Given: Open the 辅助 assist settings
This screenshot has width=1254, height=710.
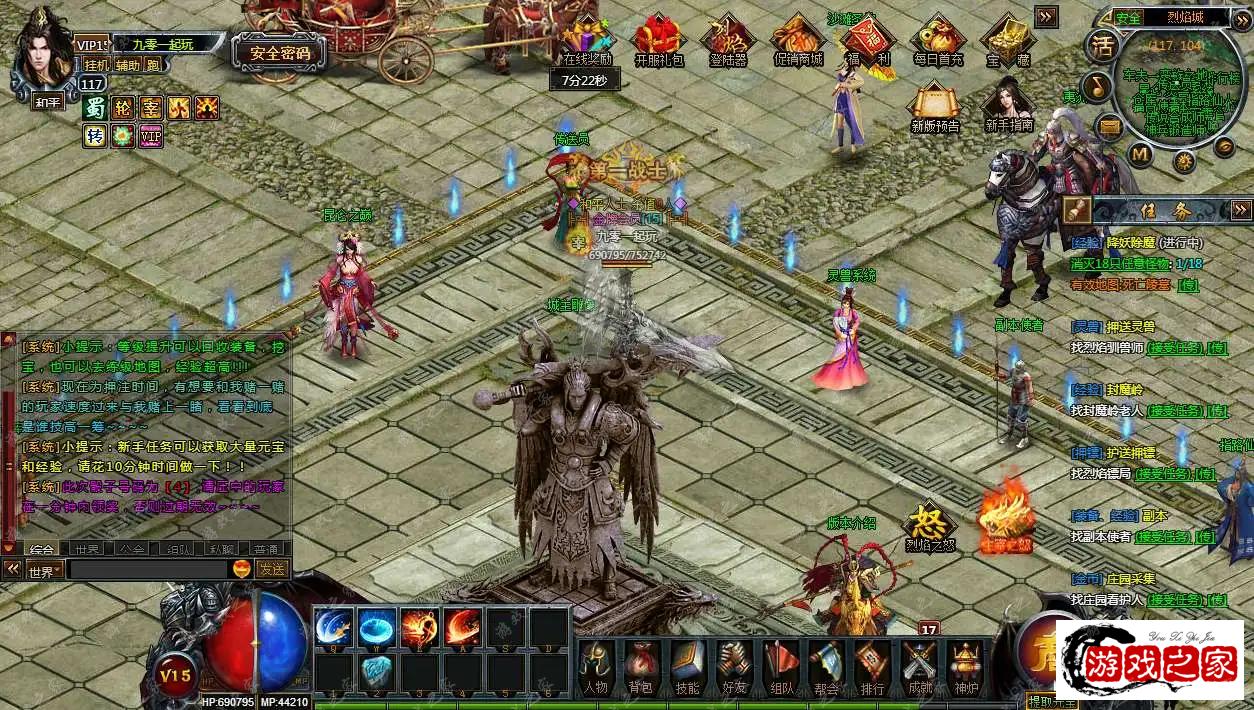Looking at the screenshot, I should pyautogui.click(x=128, y=65).
